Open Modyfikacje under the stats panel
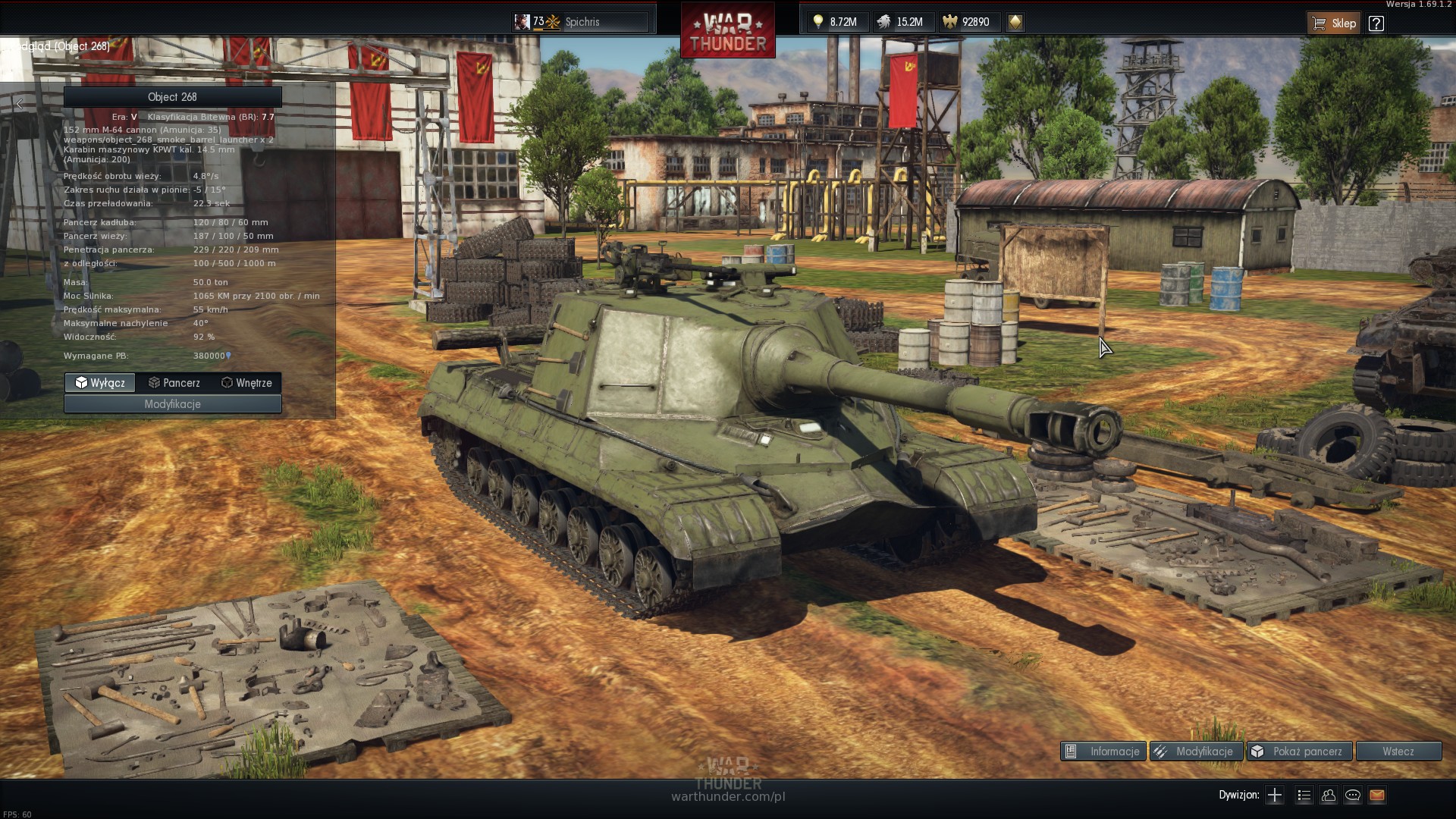1456x819 pixels. [x=173, y=404]
